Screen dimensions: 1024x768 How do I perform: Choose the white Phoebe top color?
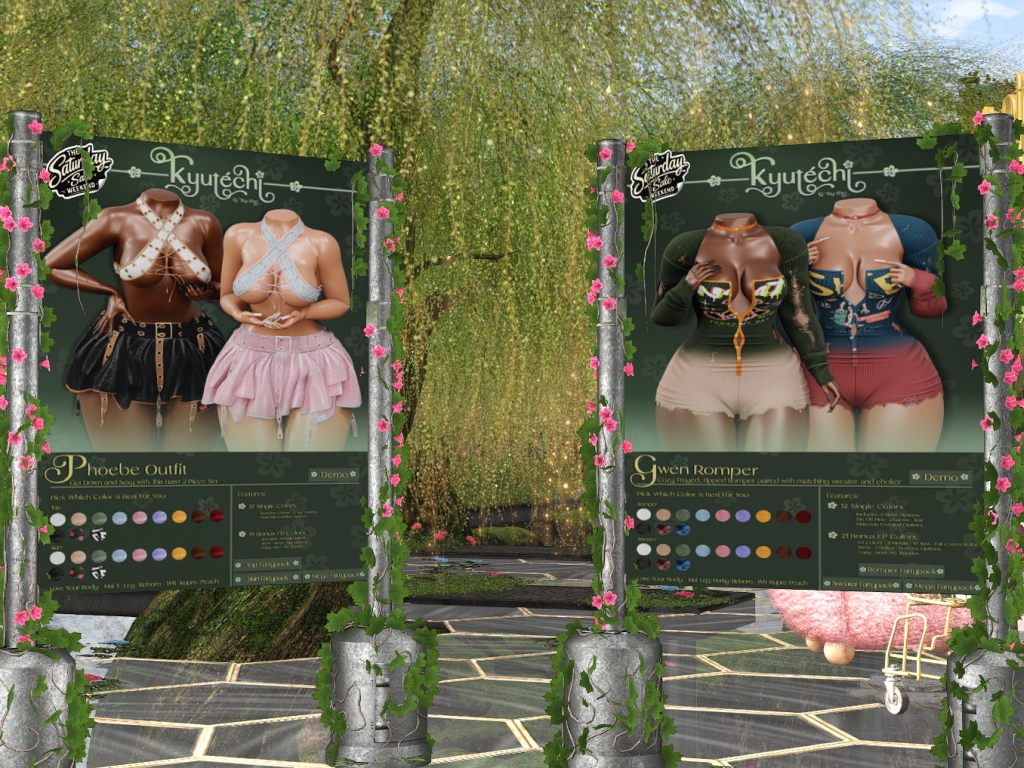pyautogui.click(x=58, y=519)
